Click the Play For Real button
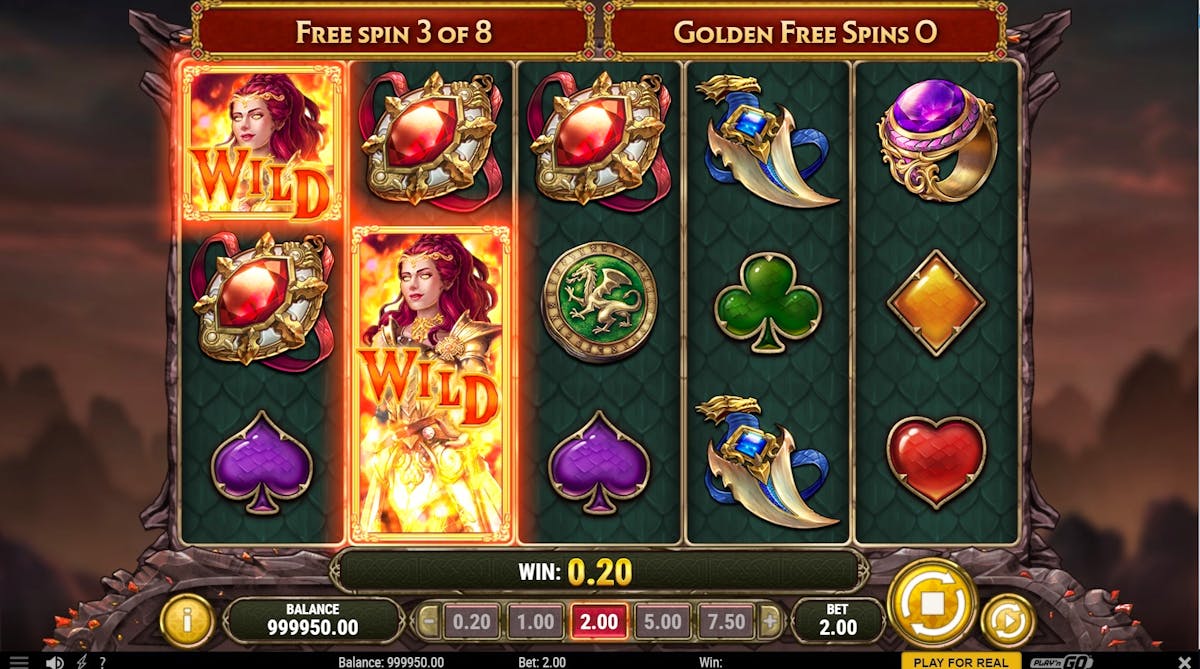Screen dimensions: 1200x669 pyautogui.click(x=960, y=662)
